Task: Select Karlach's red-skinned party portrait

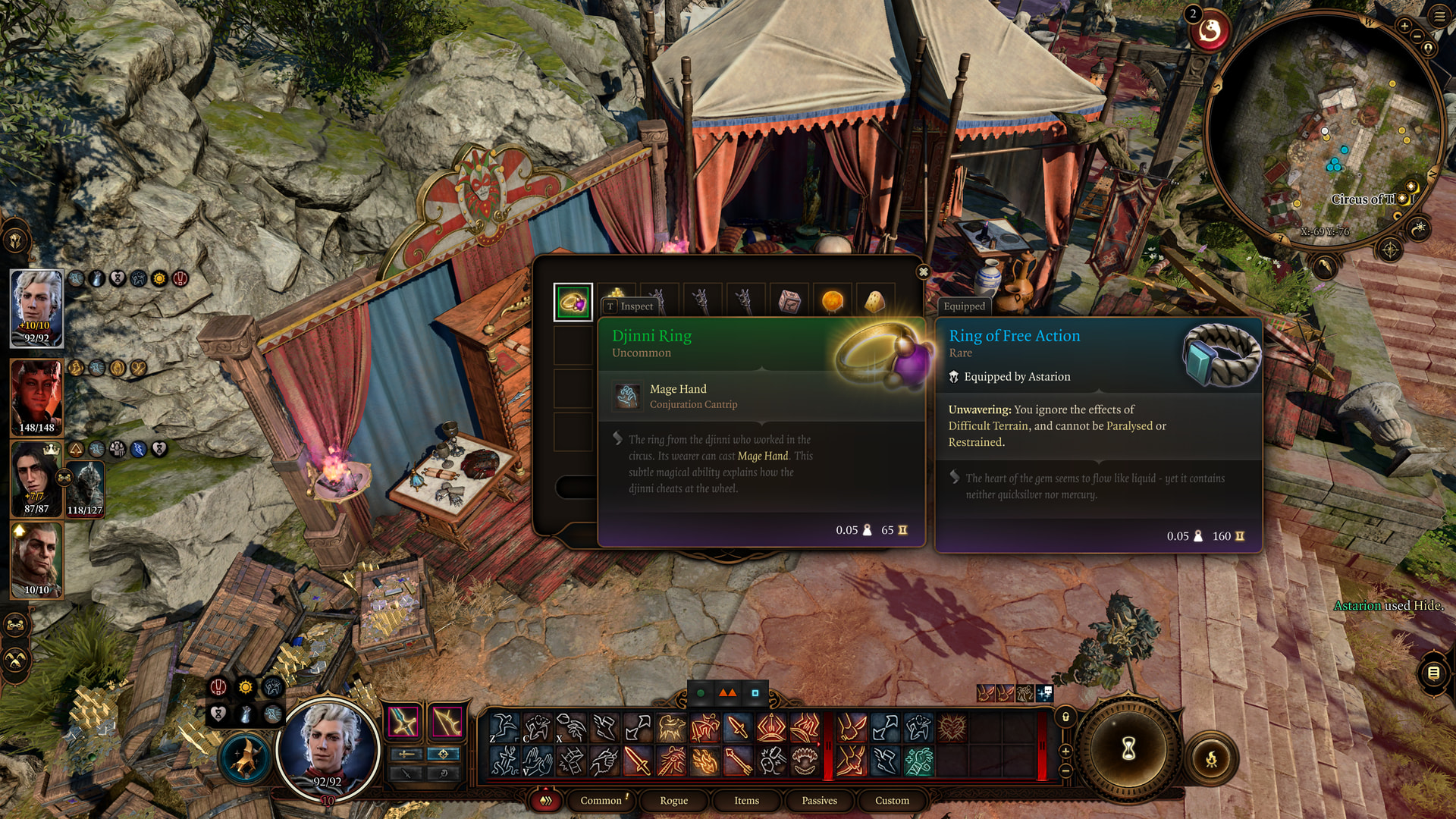Action: [x=36, y=397]
